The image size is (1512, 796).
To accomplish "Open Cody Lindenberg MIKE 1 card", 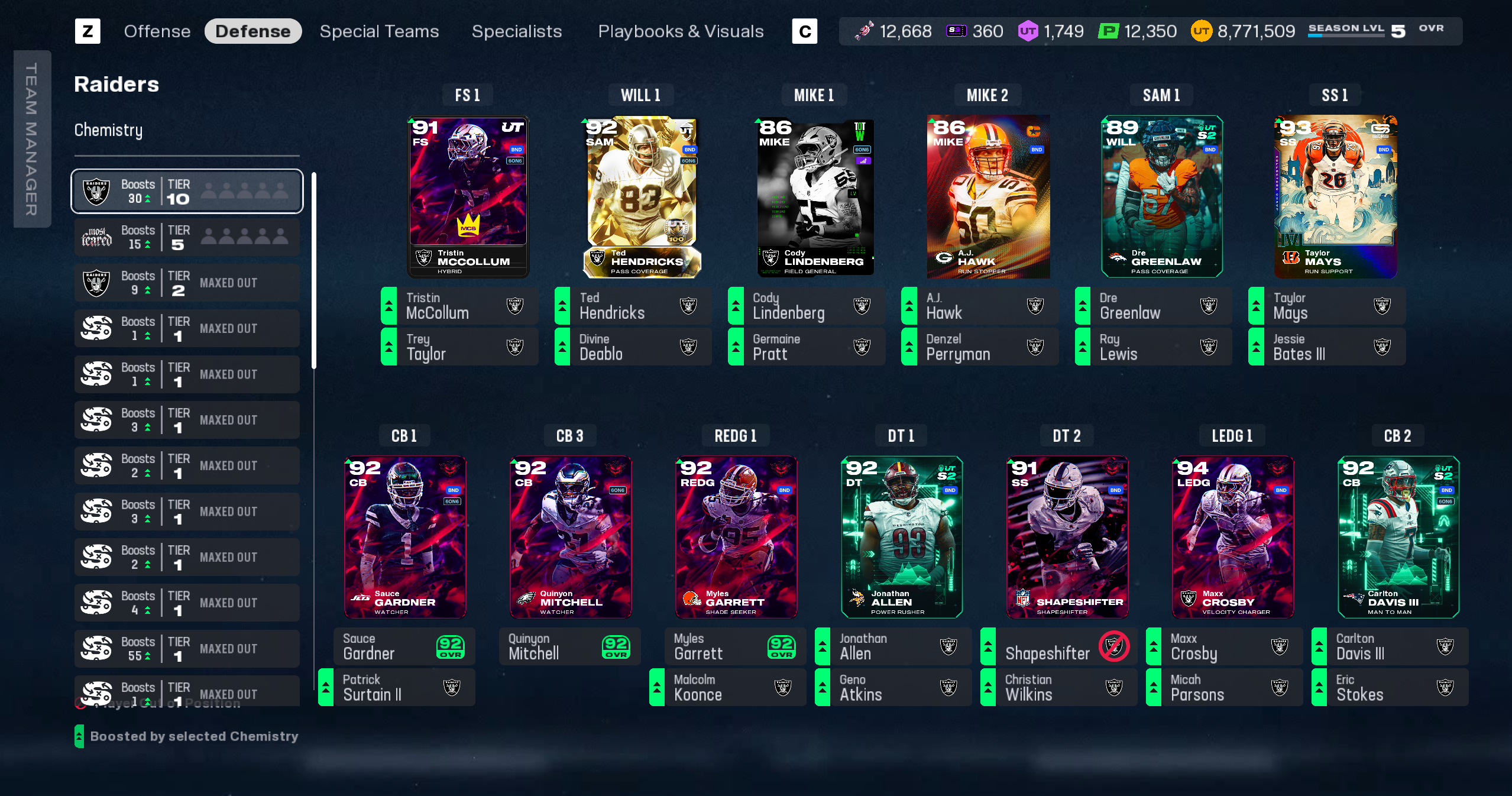I will click(815, 196).
